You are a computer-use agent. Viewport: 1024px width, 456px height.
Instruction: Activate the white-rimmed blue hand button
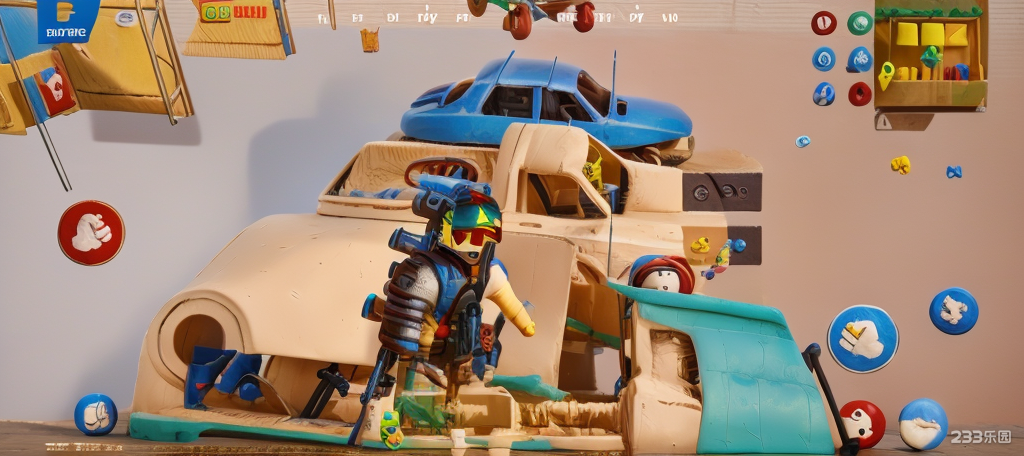tap(862, 338)
